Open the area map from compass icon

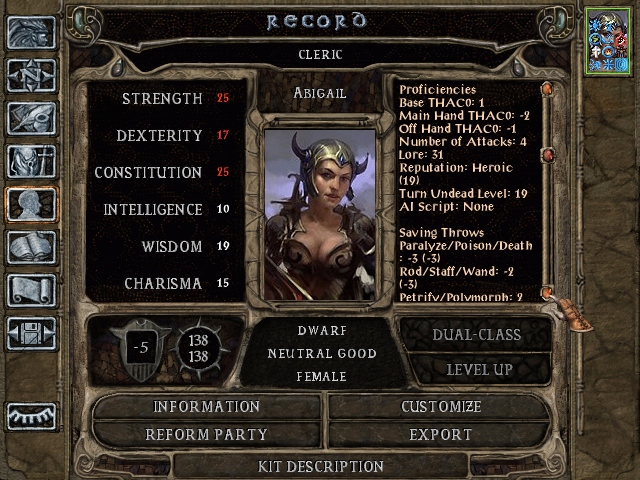[x=31, y=75]
